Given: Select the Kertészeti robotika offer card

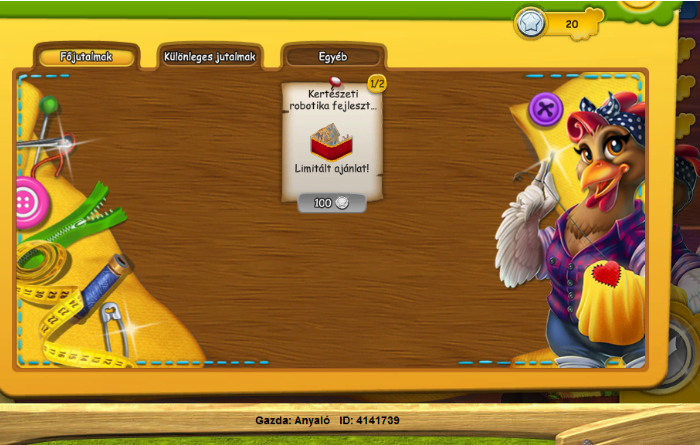Looking at the screenshot, I should tap(332, 135).
